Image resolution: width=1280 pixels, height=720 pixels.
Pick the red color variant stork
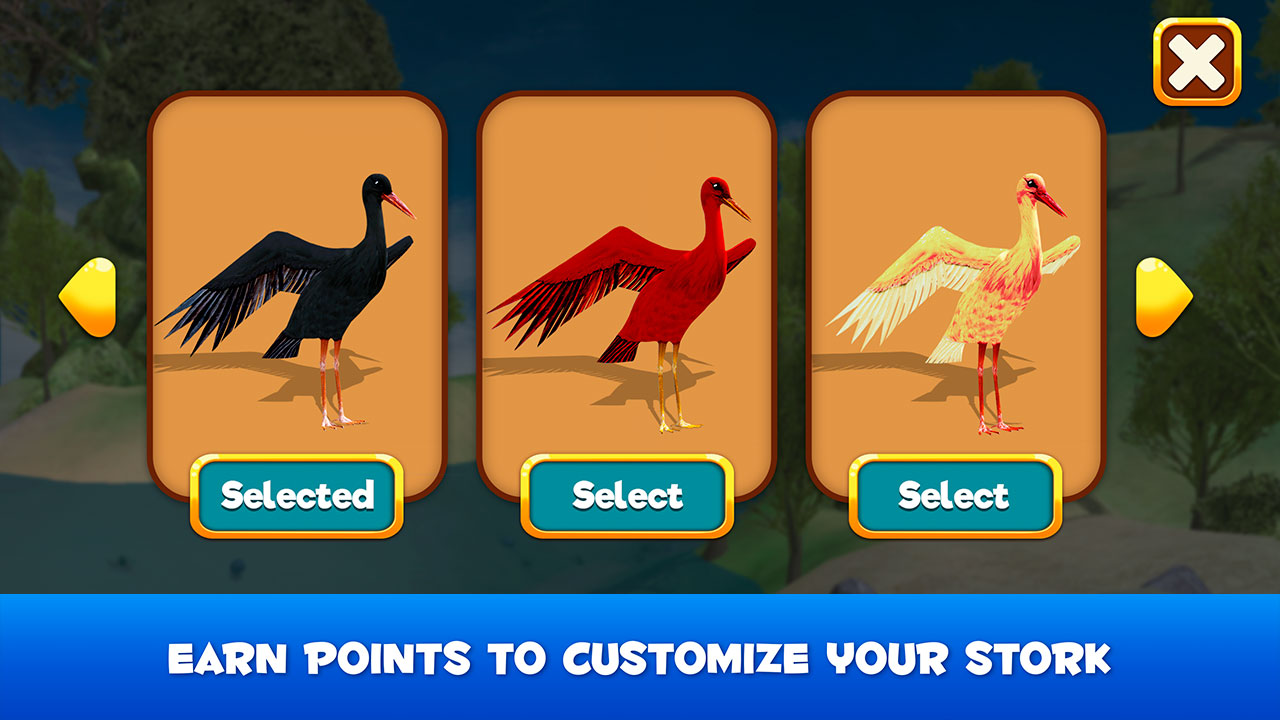(x=627, y=494)
